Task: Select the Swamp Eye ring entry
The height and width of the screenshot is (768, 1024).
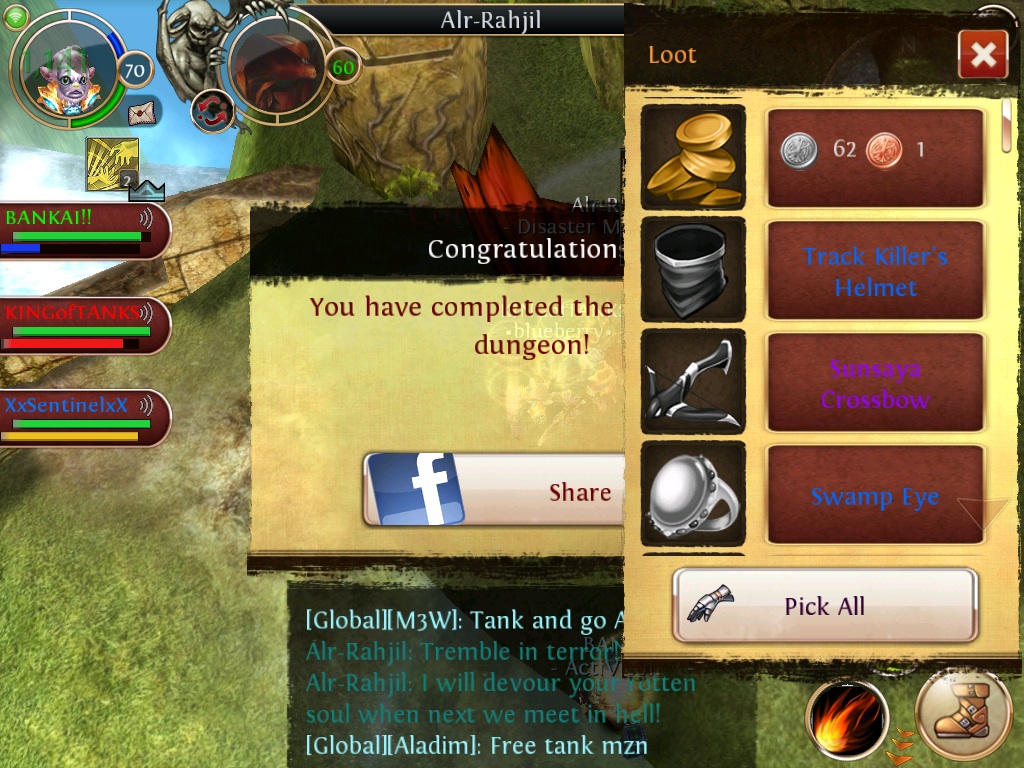Action: pyautogui.click(x=875, y=496)
